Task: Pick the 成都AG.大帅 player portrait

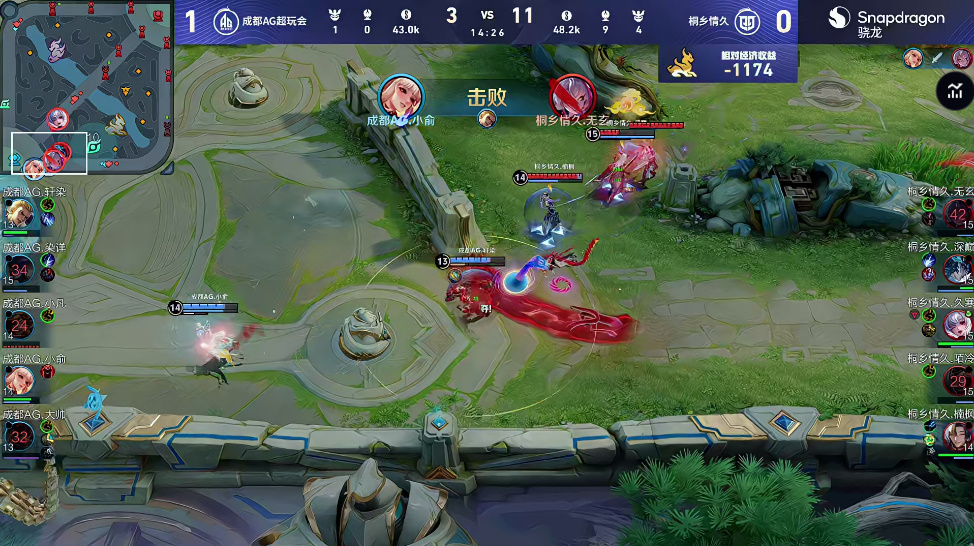Action: point(20,436)
